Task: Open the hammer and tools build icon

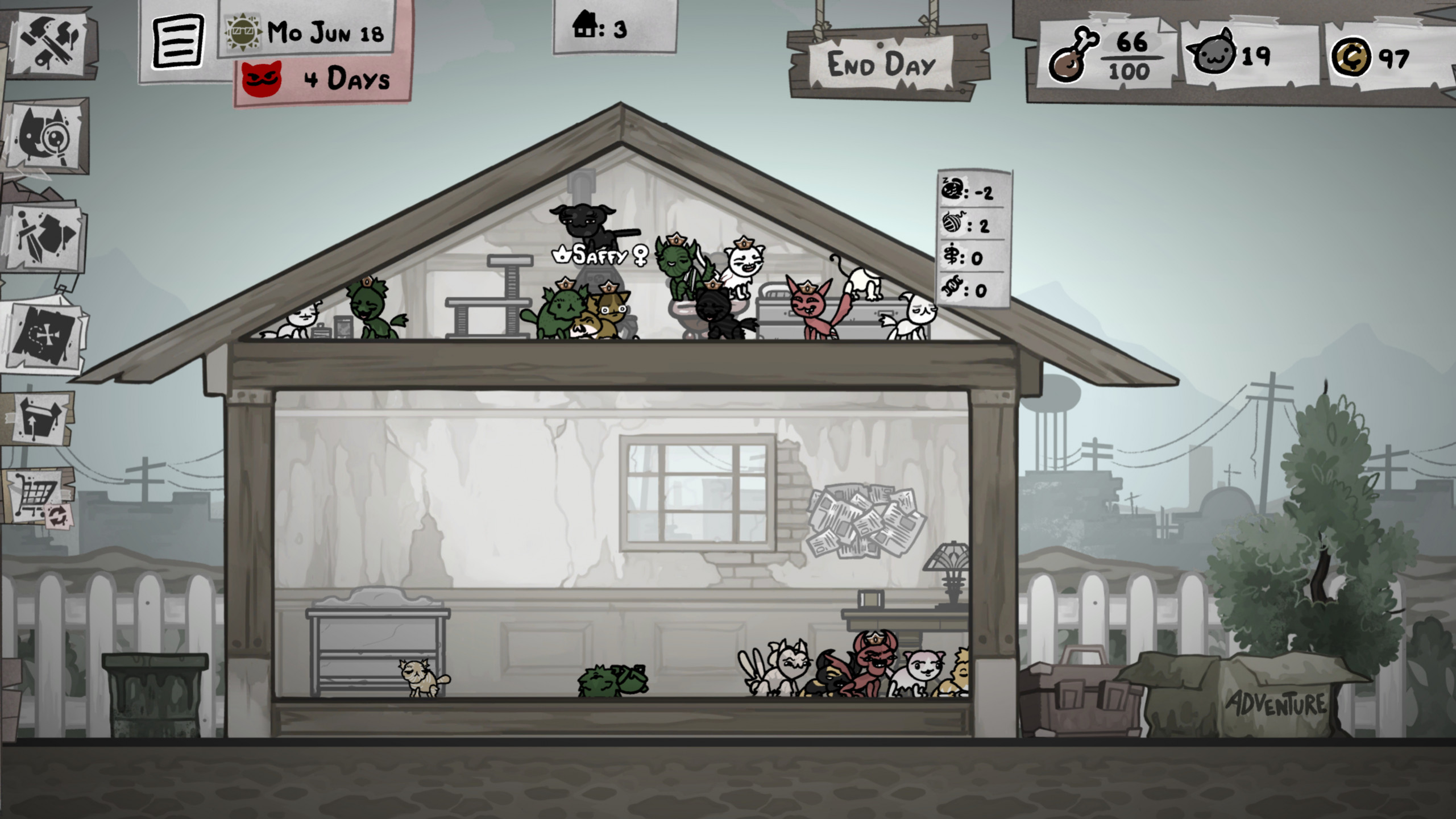Action: 49,43
